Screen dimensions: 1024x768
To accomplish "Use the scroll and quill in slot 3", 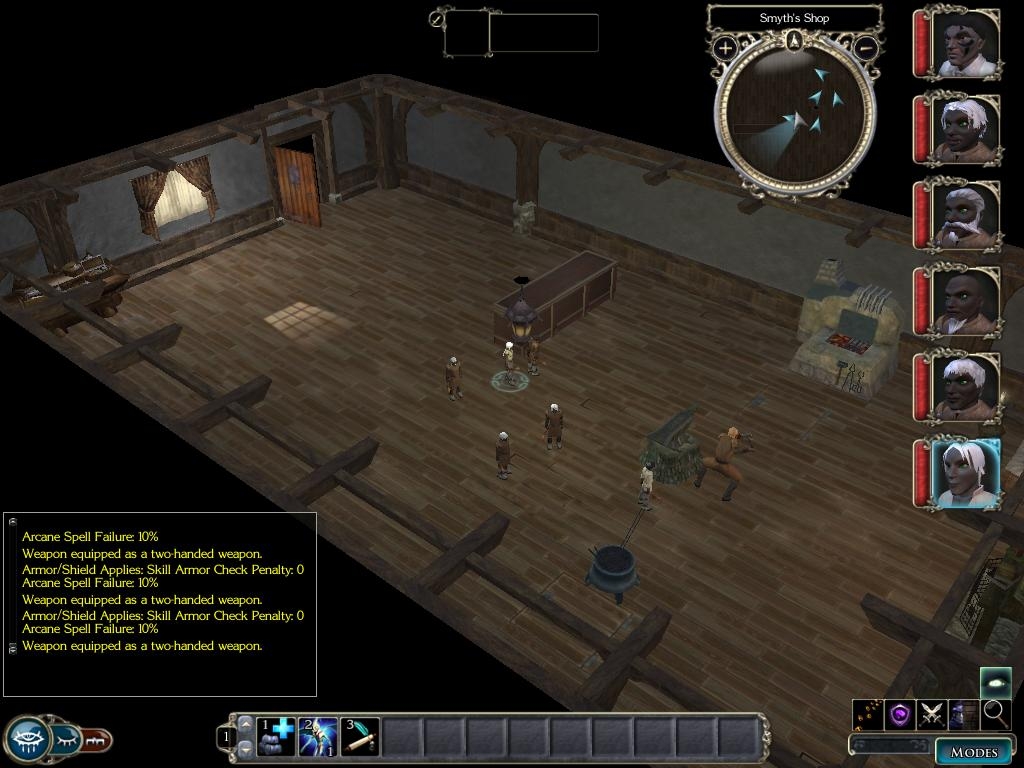I will coord(360,736).
